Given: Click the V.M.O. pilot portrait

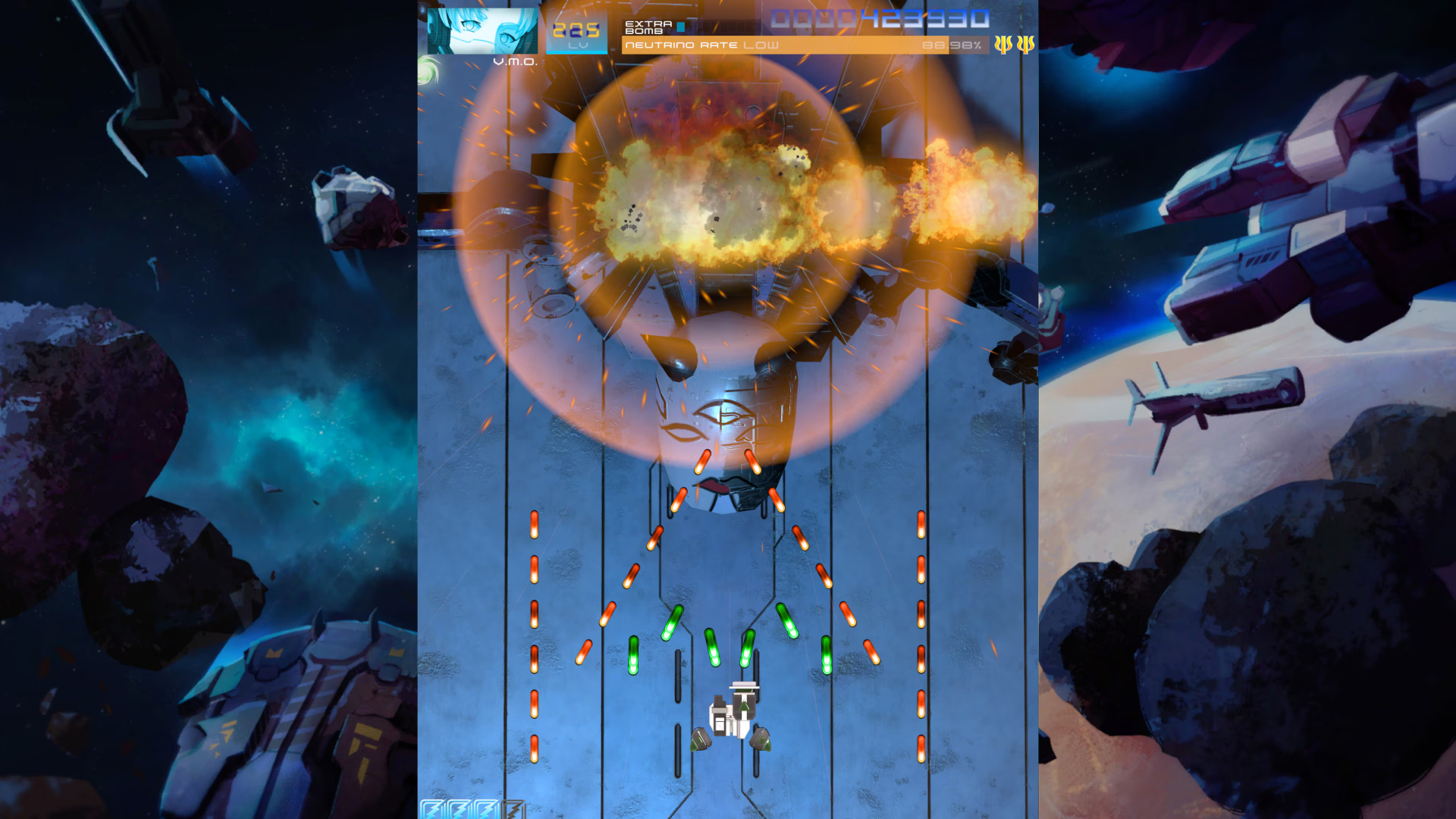Looking at the screenshot, I should click(482, 31).
